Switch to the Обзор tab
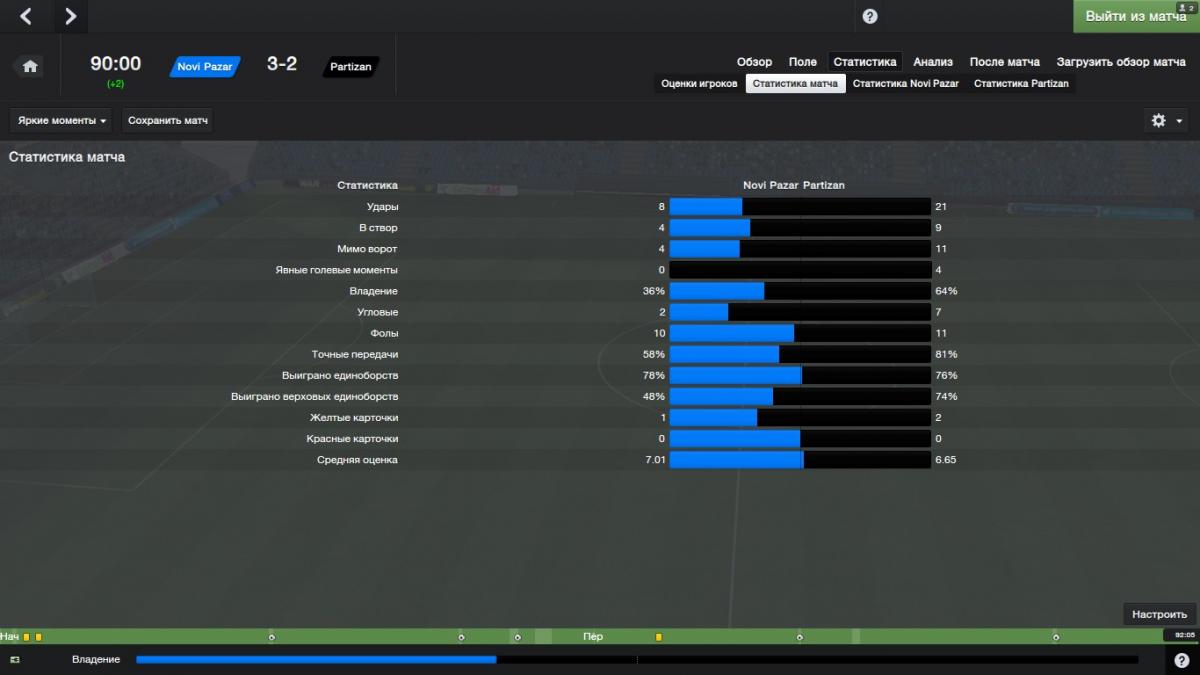The height and width of the screenshot is (675, 1200). pos(754,62)
